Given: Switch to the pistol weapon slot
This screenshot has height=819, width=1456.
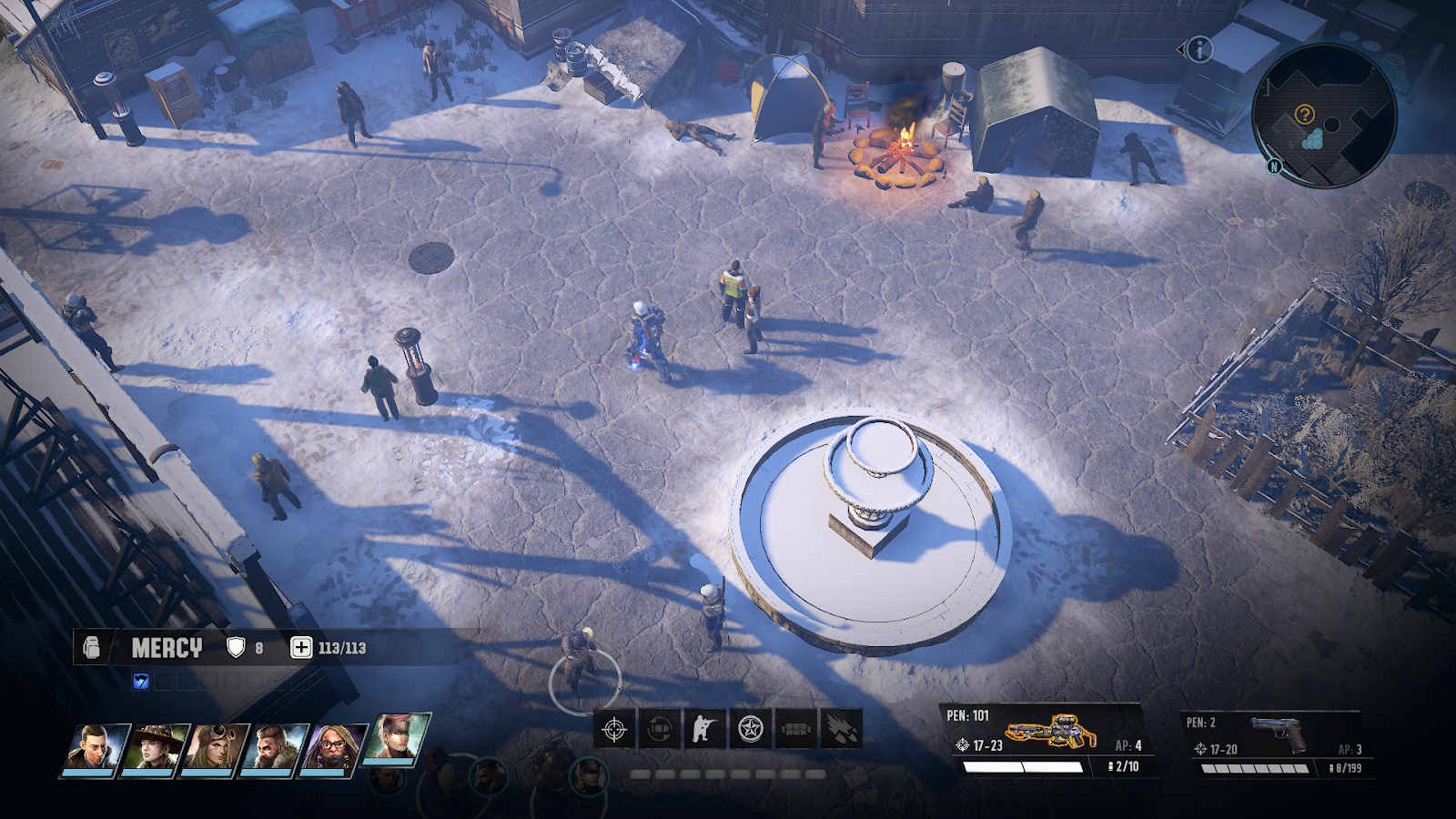Looking at the screenshot, I should tap(1278, 733).
